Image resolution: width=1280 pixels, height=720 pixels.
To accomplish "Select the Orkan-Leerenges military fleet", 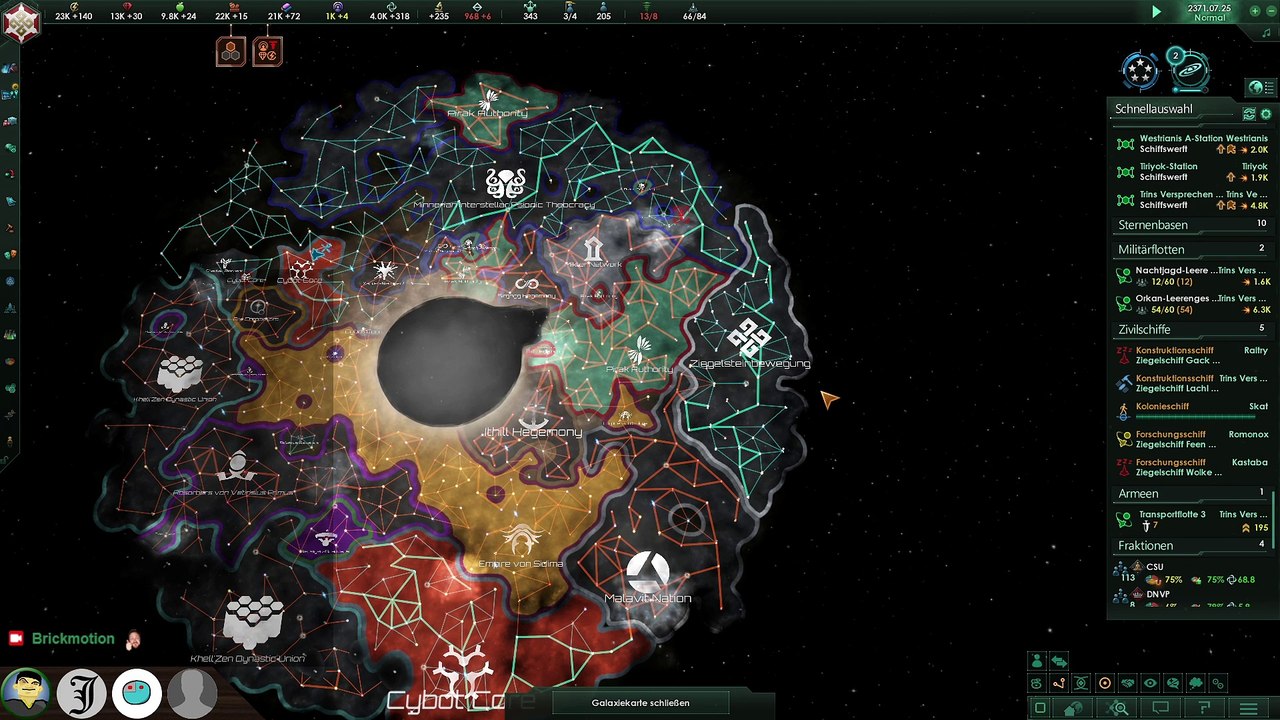I will click(x=1190, y=304).
